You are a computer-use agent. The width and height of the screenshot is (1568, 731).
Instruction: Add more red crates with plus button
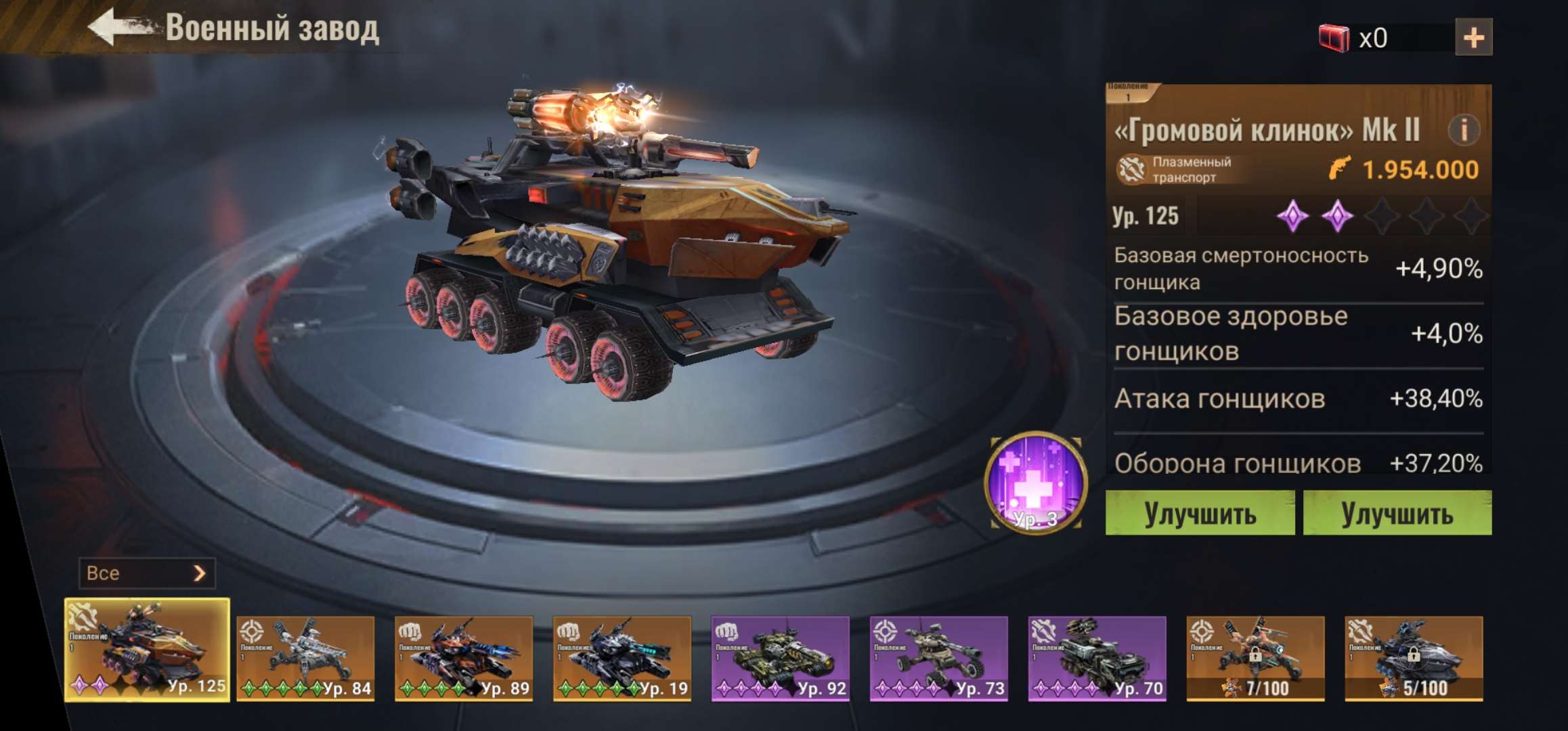[1473, 37]
